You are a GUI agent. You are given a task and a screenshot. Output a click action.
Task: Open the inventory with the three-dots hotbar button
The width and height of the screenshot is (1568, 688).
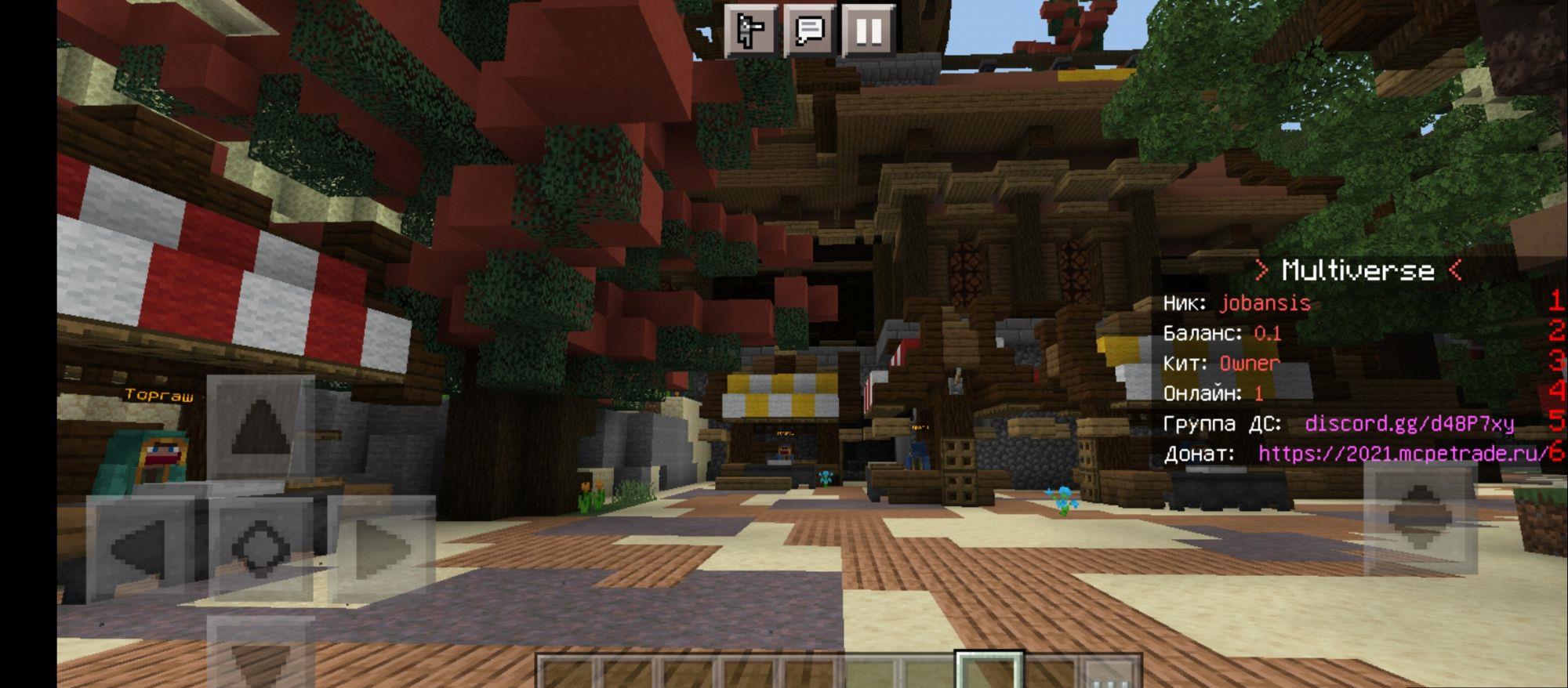1109,674
